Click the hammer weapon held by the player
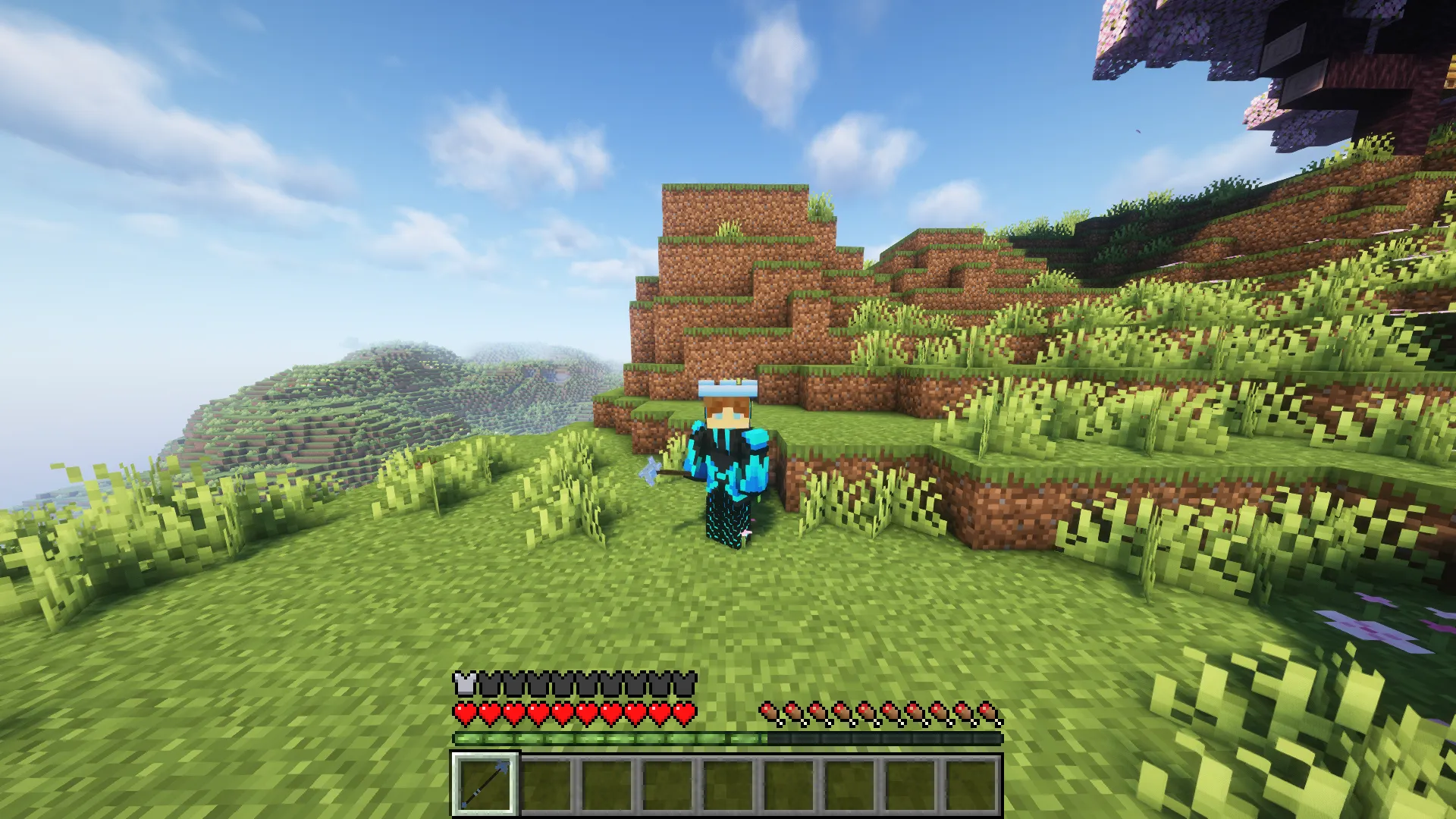Viewport: 1456px width, 819px height. tap(653, 469)
